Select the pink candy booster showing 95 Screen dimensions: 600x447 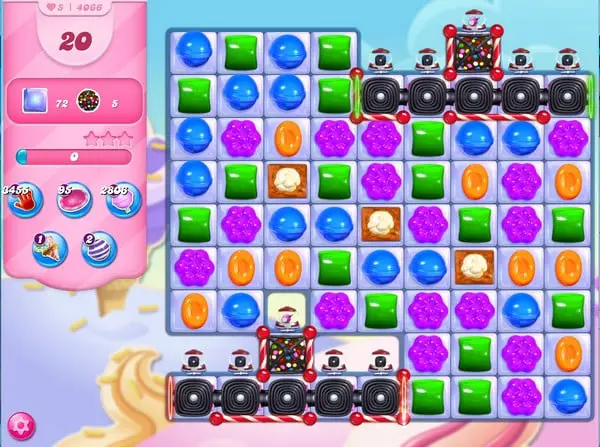point(73,200)
